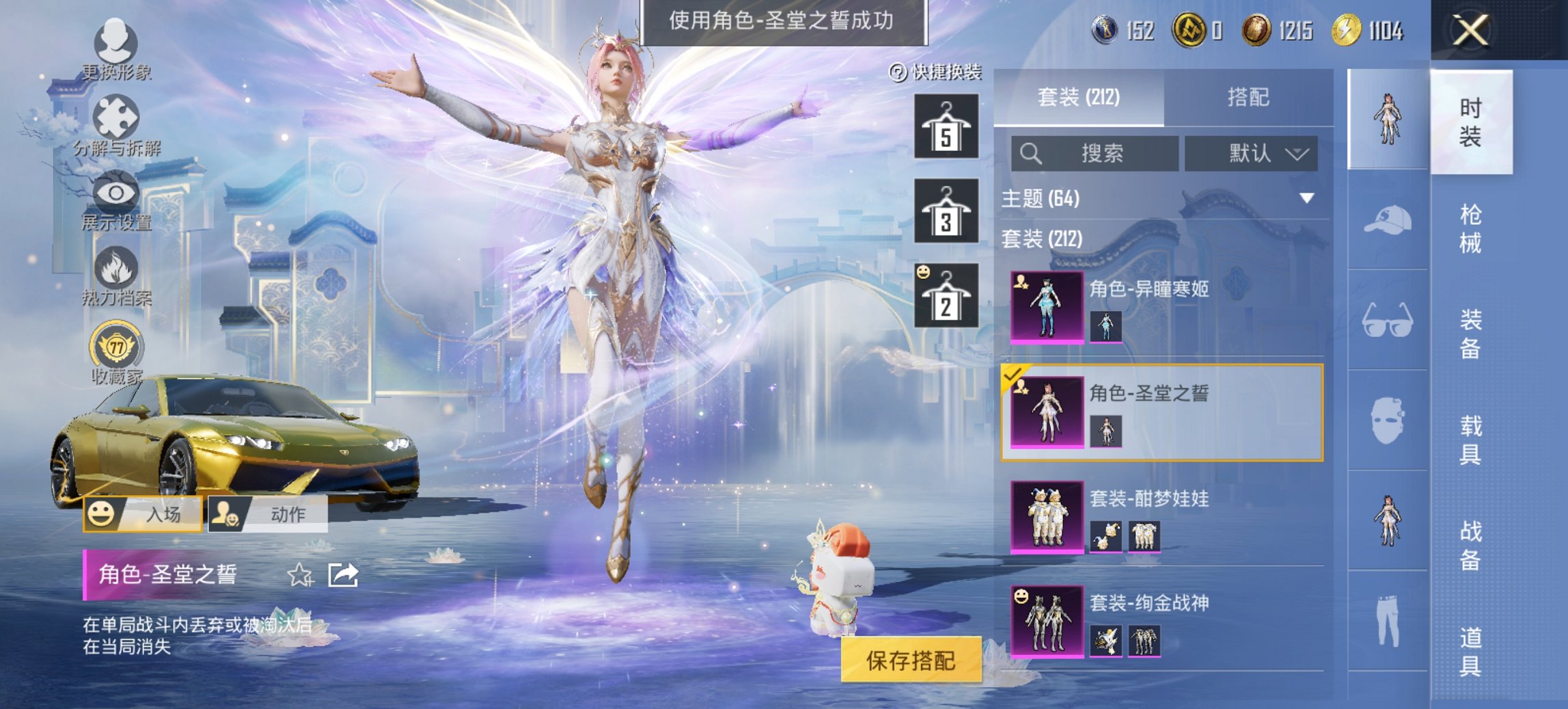The height and width of the screenshot is (709, 1568).
Task: Open the 默认 sorting dropdown
Action: point(1250,154)
